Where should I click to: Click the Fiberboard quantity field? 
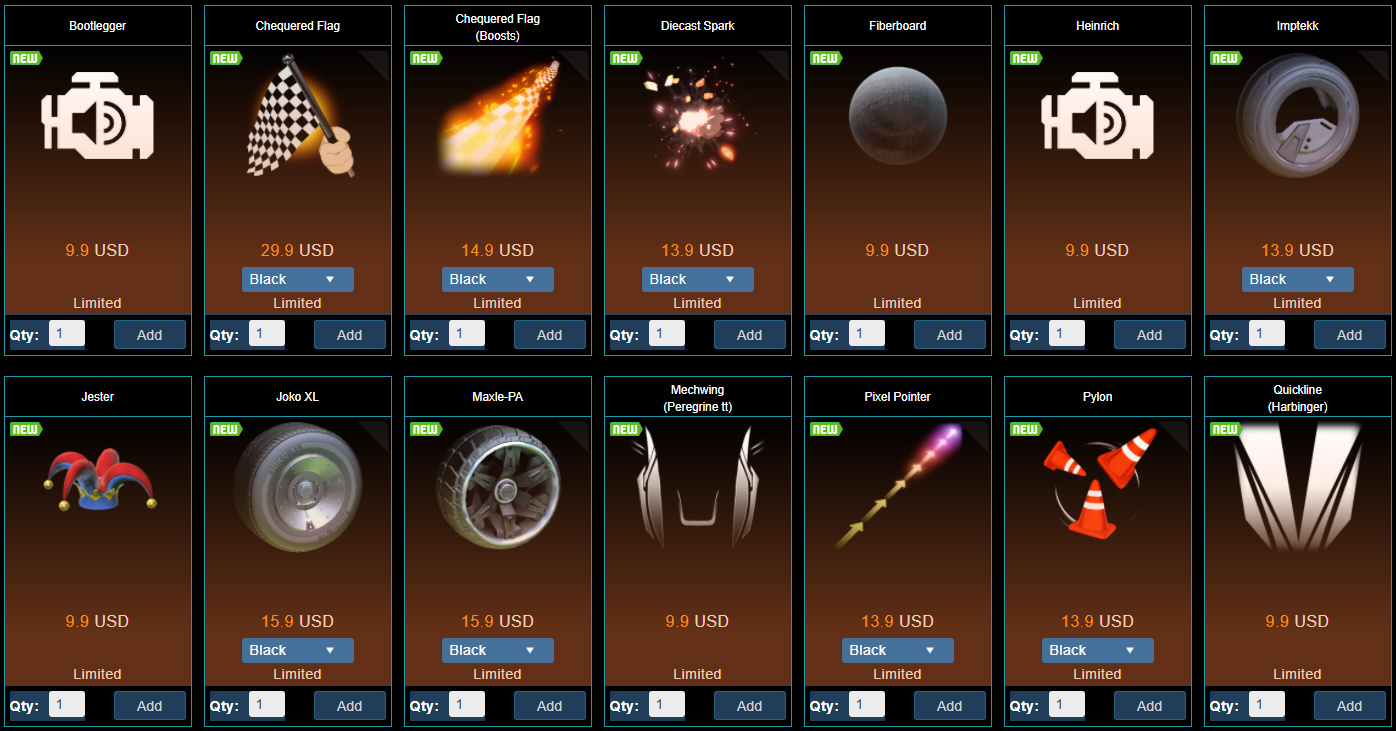click(x=866, y=334)
